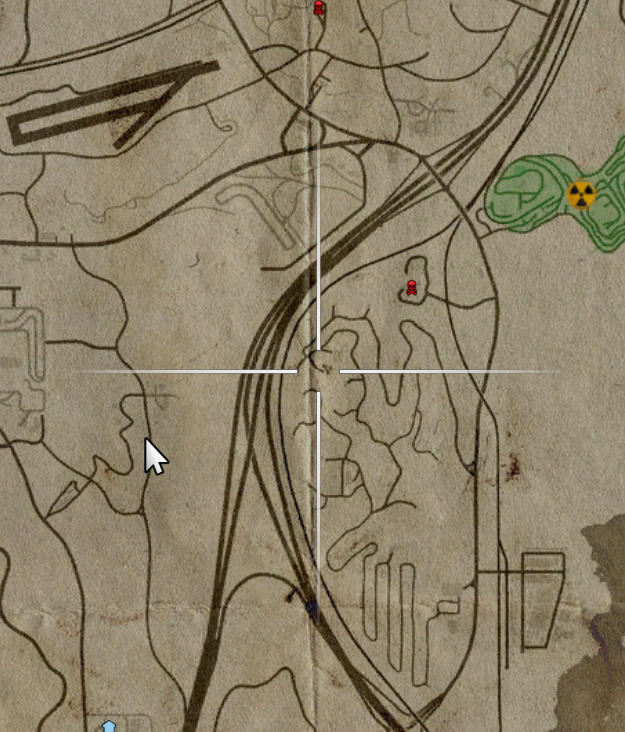This screenshot has width=625, height=732.
Task: Click the red skull marker nearest the crosshair
Action: pyautogui.click(x=411, y=289)
